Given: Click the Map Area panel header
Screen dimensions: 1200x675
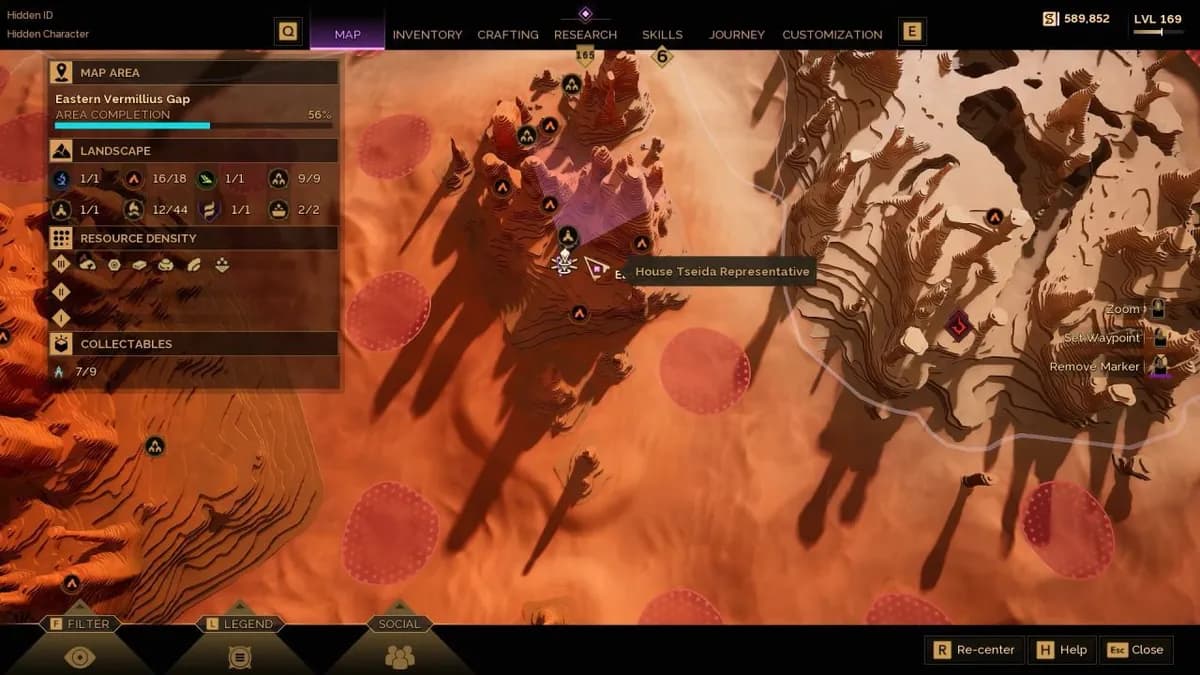Looking at the screenshot, I should tap(195, 73).
